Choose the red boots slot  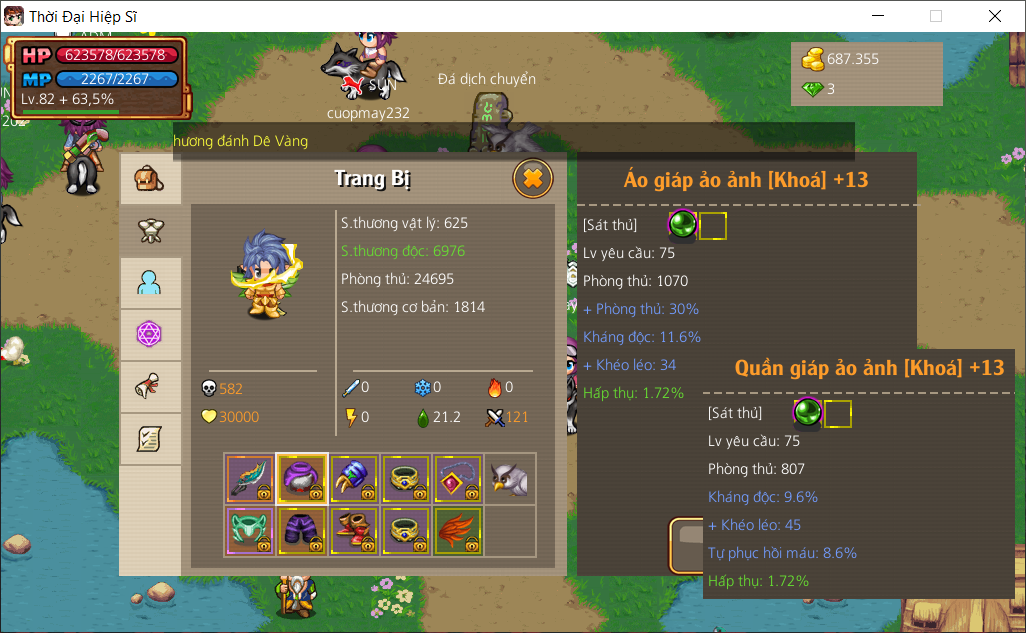coord(354,531)
